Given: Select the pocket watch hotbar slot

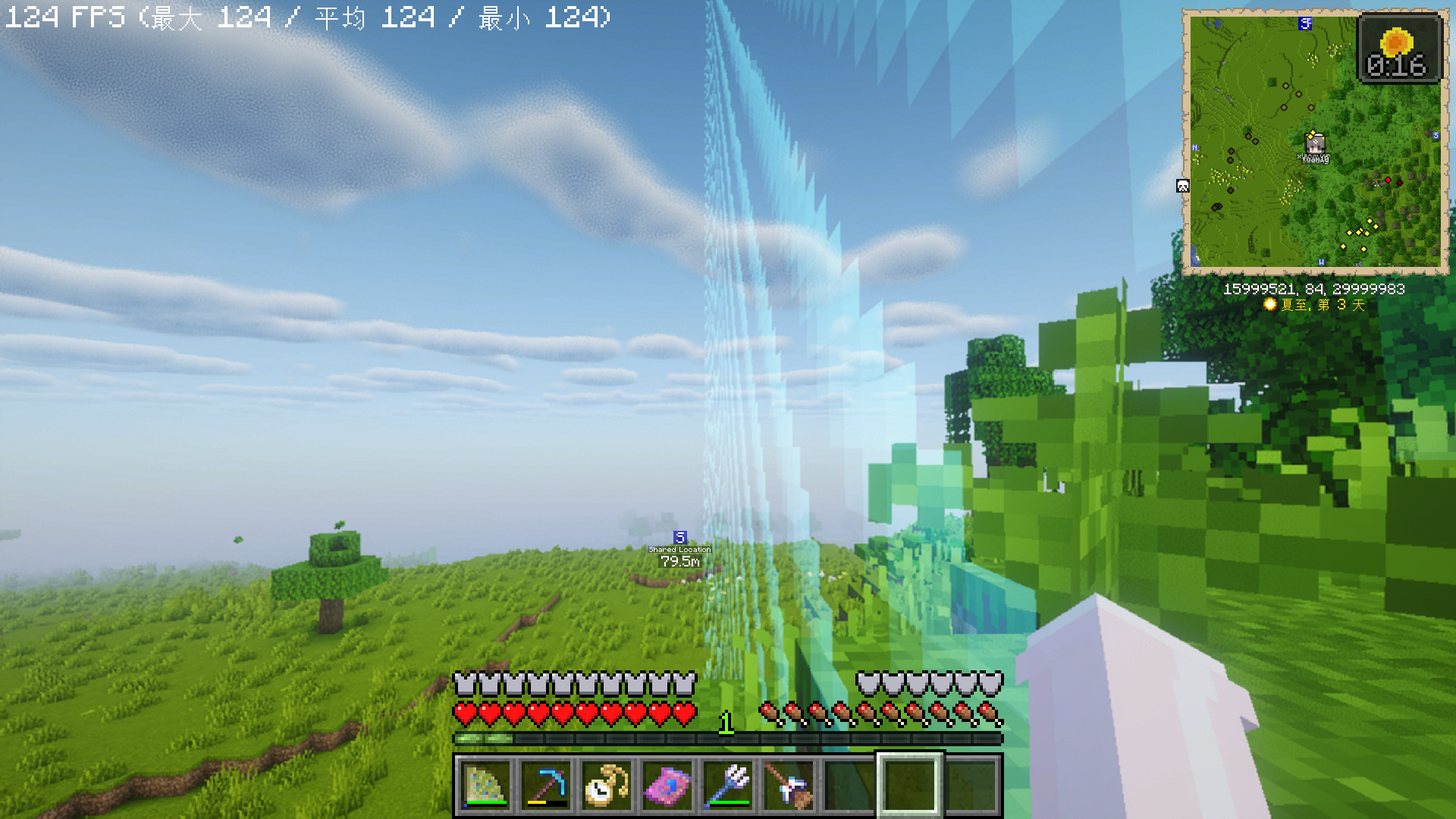Looking at the screenshot, I should point(607,786).
